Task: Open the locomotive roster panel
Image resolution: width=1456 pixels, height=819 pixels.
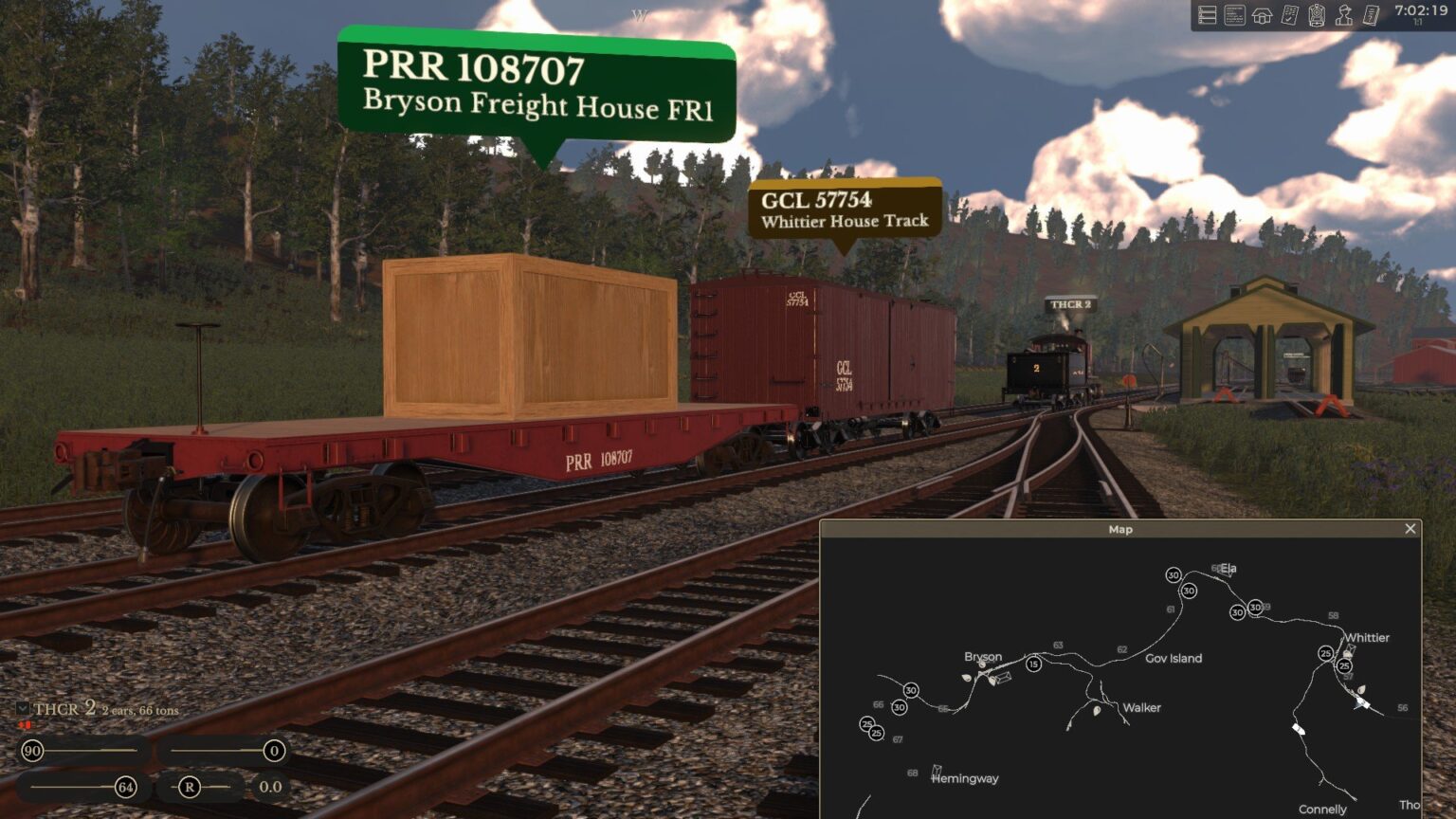Action: tap(1315, 14)
